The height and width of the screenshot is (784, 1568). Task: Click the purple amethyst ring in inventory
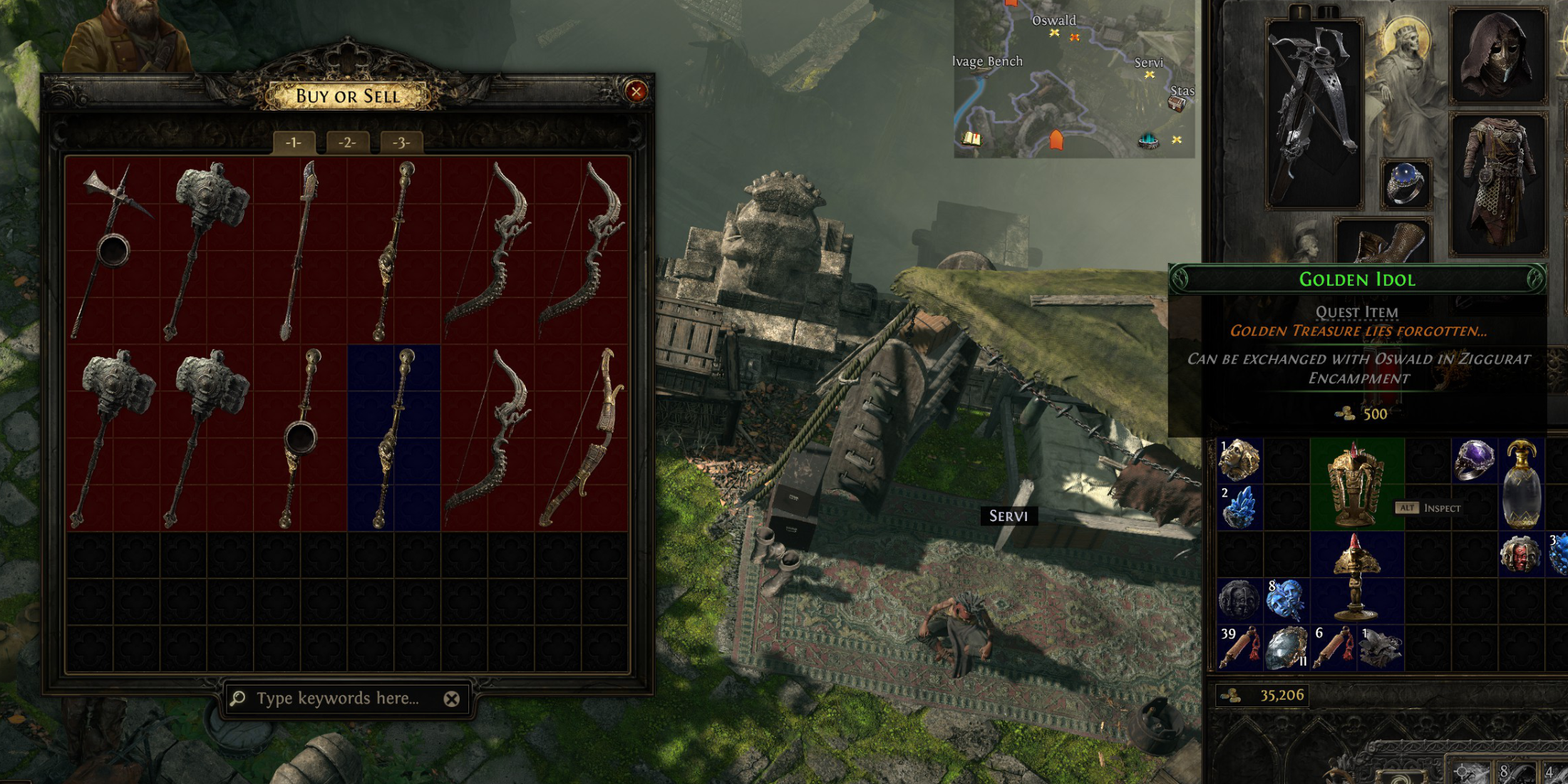[1474, 460]
